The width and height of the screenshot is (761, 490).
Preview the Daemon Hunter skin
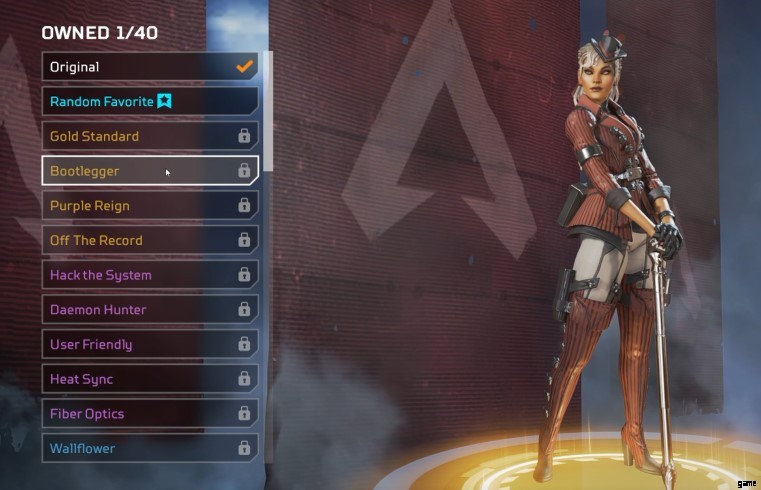[x=150, y=310]
